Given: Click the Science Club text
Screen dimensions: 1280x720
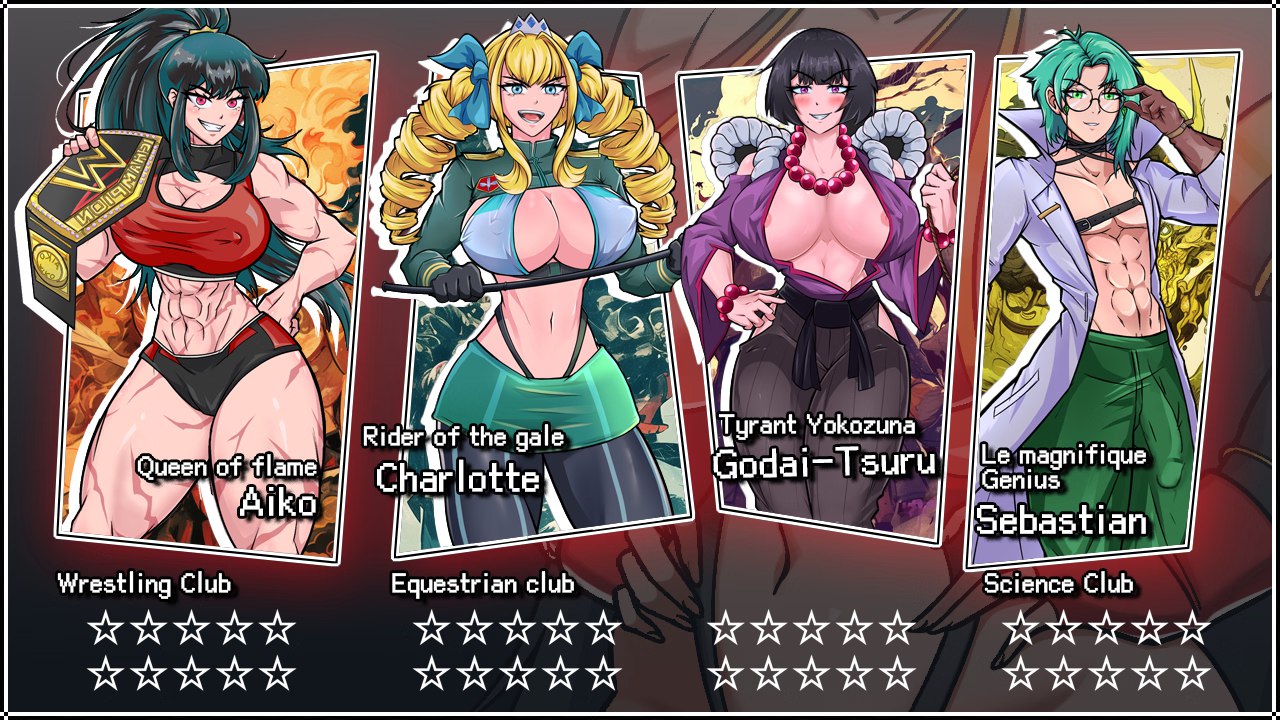Looking at the screenshot, I should click(x=1060, y=584).
